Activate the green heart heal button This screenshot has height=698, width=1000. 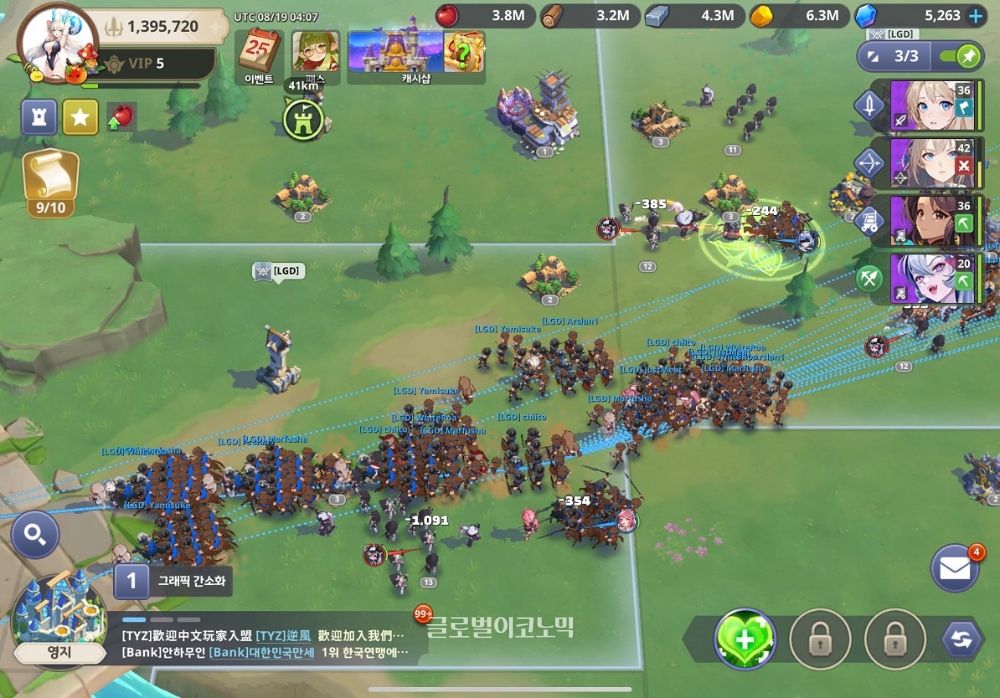click(744, 638)
